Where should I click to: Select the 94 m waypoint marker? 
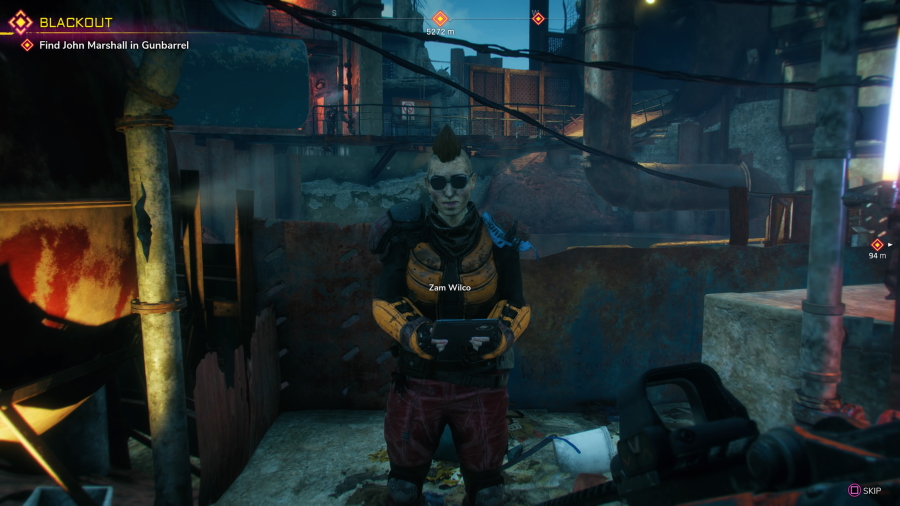(x=877, y=244)
